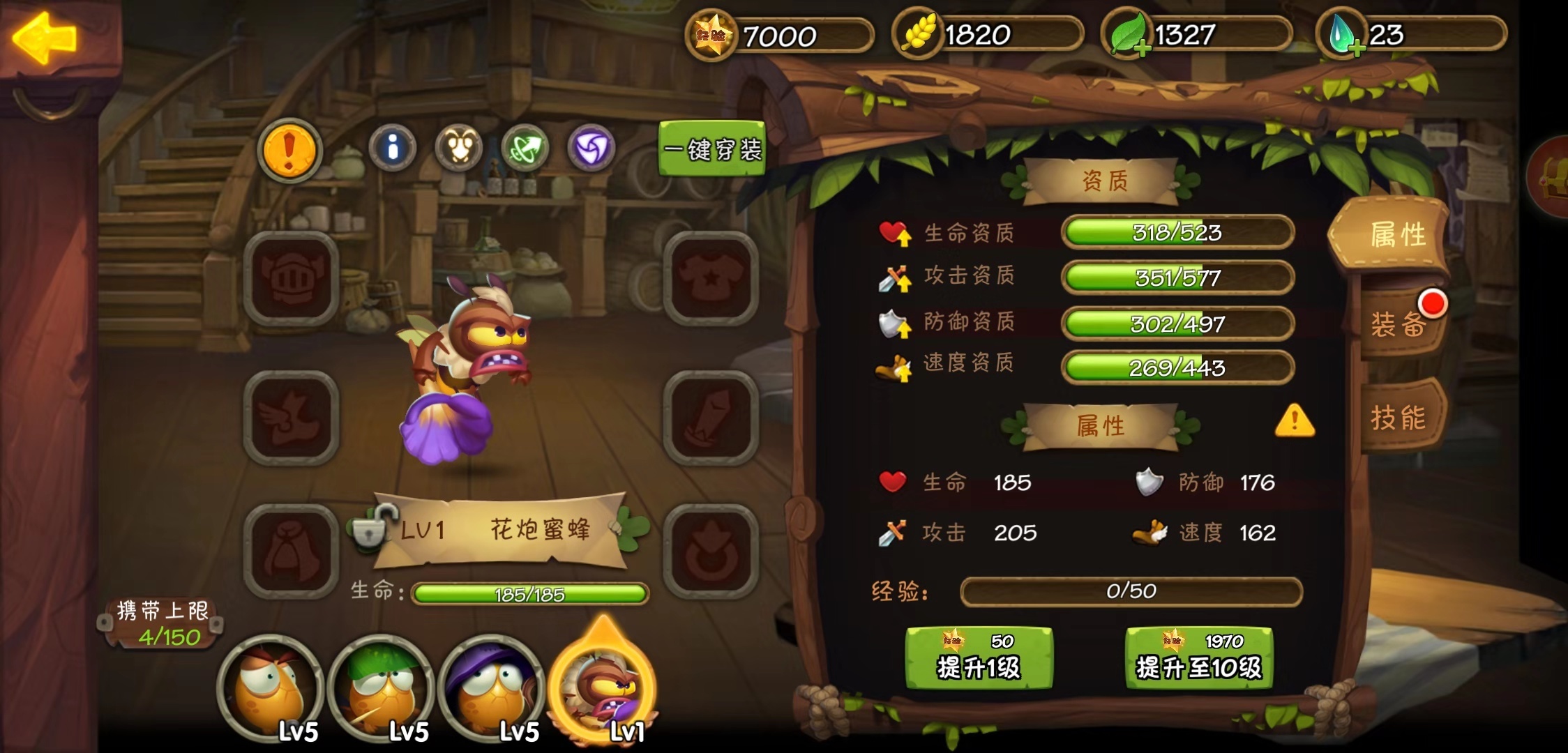Switch to the 技能 skills tab
1568x753 pixels.
click(1398, 418)
